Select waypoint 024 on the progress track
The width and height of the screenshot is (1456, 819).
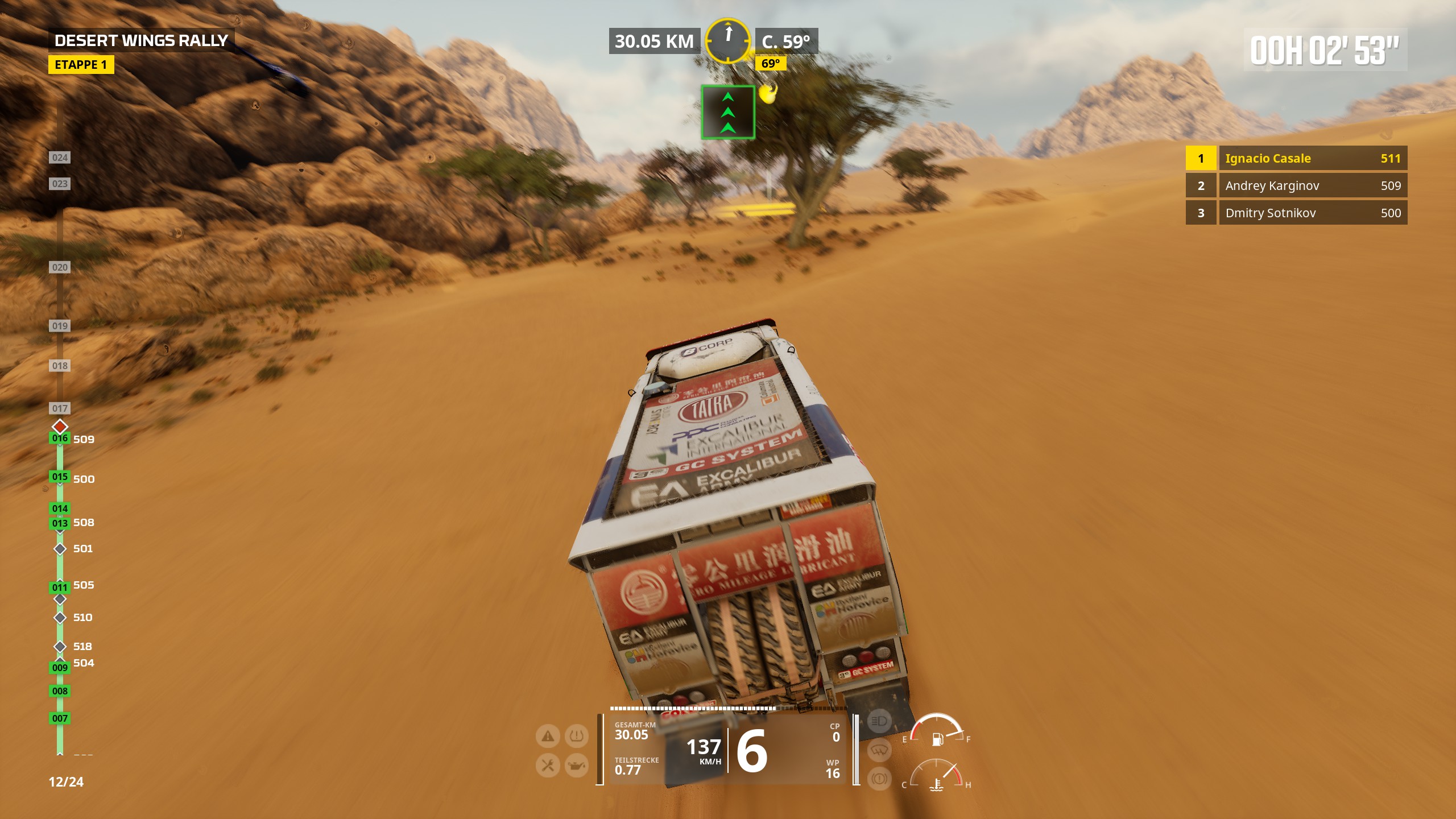pyautogui.click(x=60, y=158)
